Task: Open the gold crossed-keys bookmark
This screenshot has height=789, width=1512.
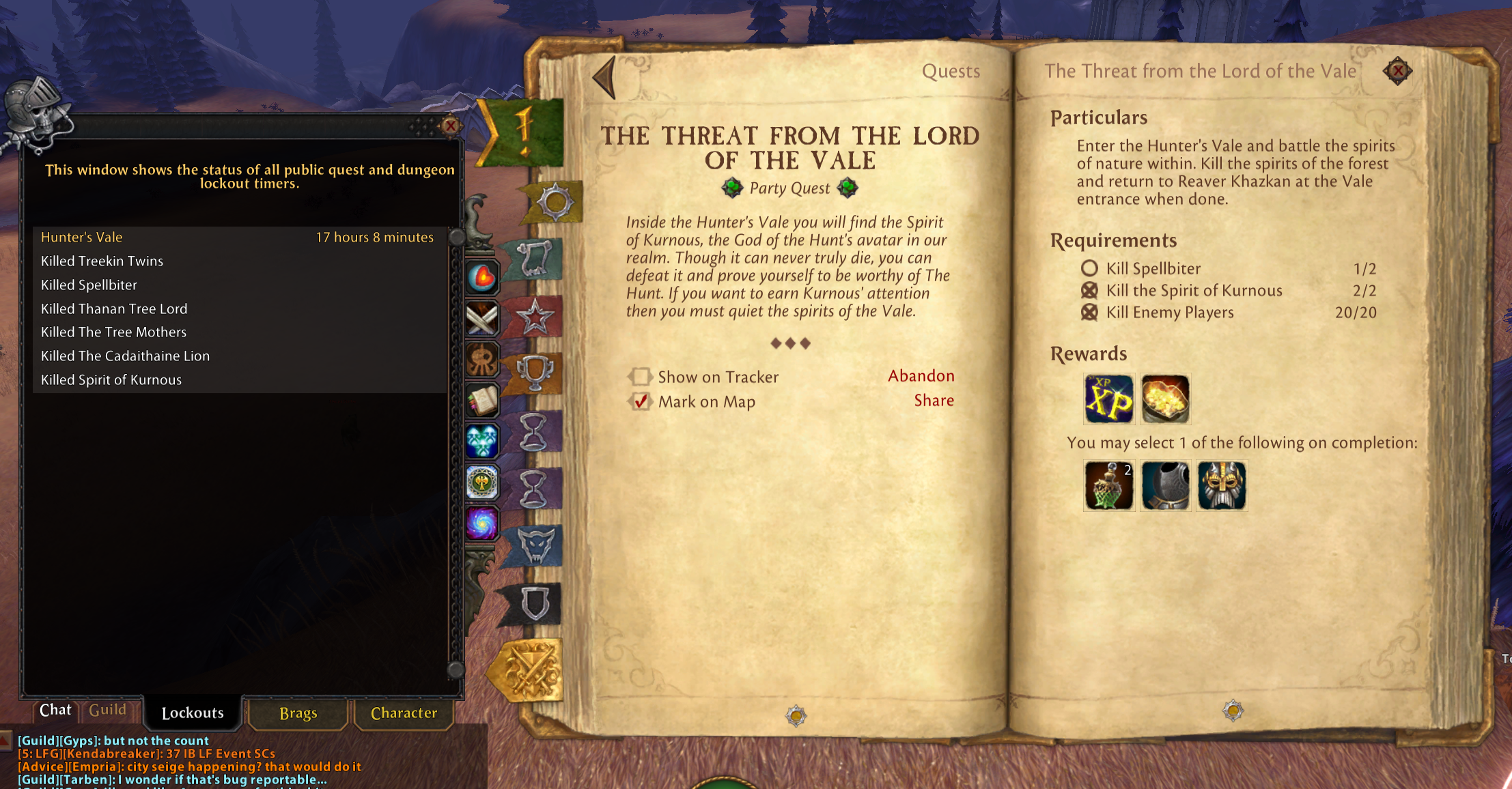Action: (529, 672)
